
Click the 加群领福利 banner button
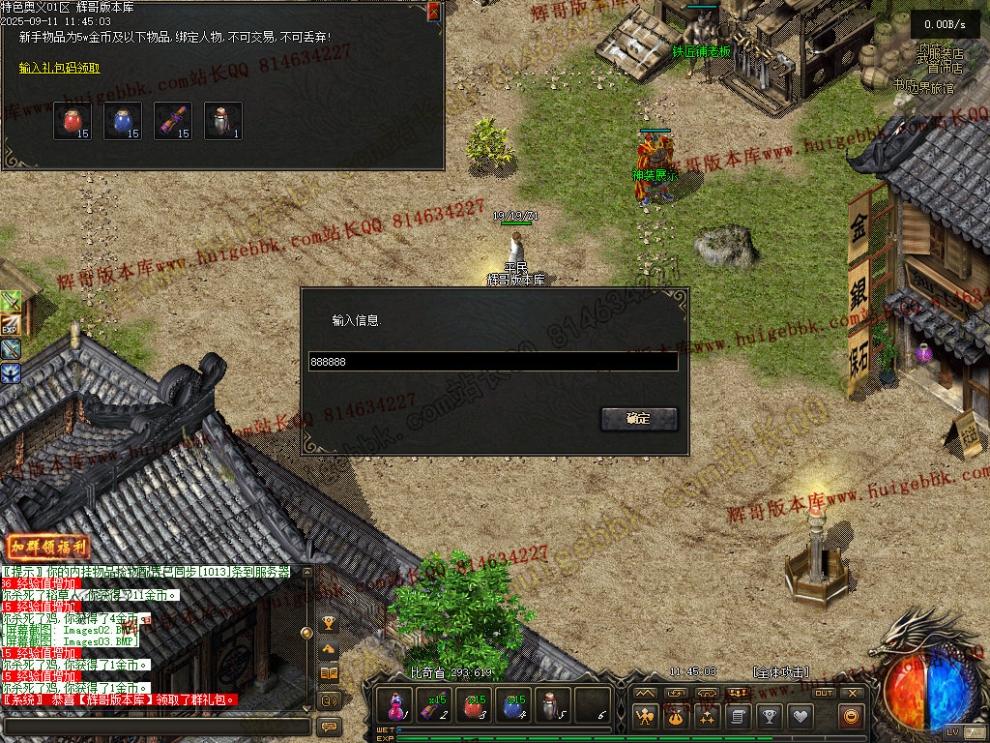(48, 547)
